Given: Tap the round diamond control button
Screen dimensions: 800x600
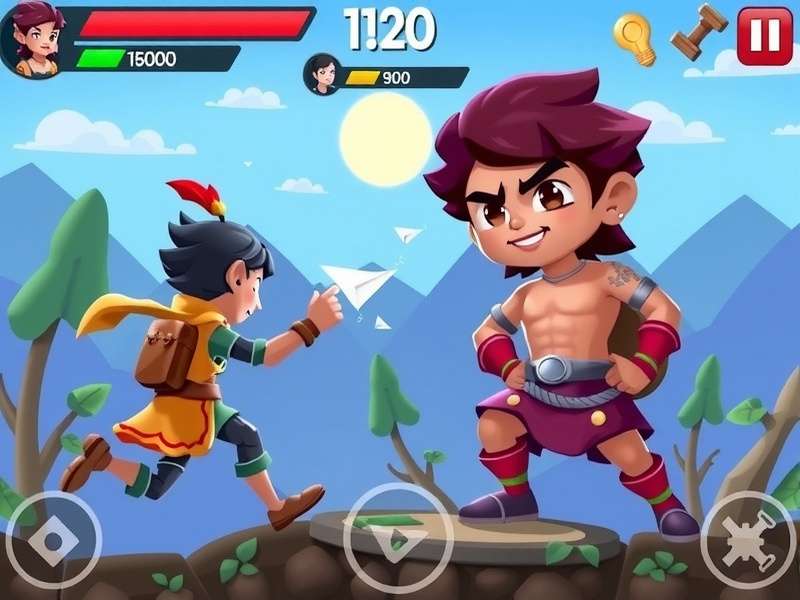Looking at the screenshot, I should (53, 541).
